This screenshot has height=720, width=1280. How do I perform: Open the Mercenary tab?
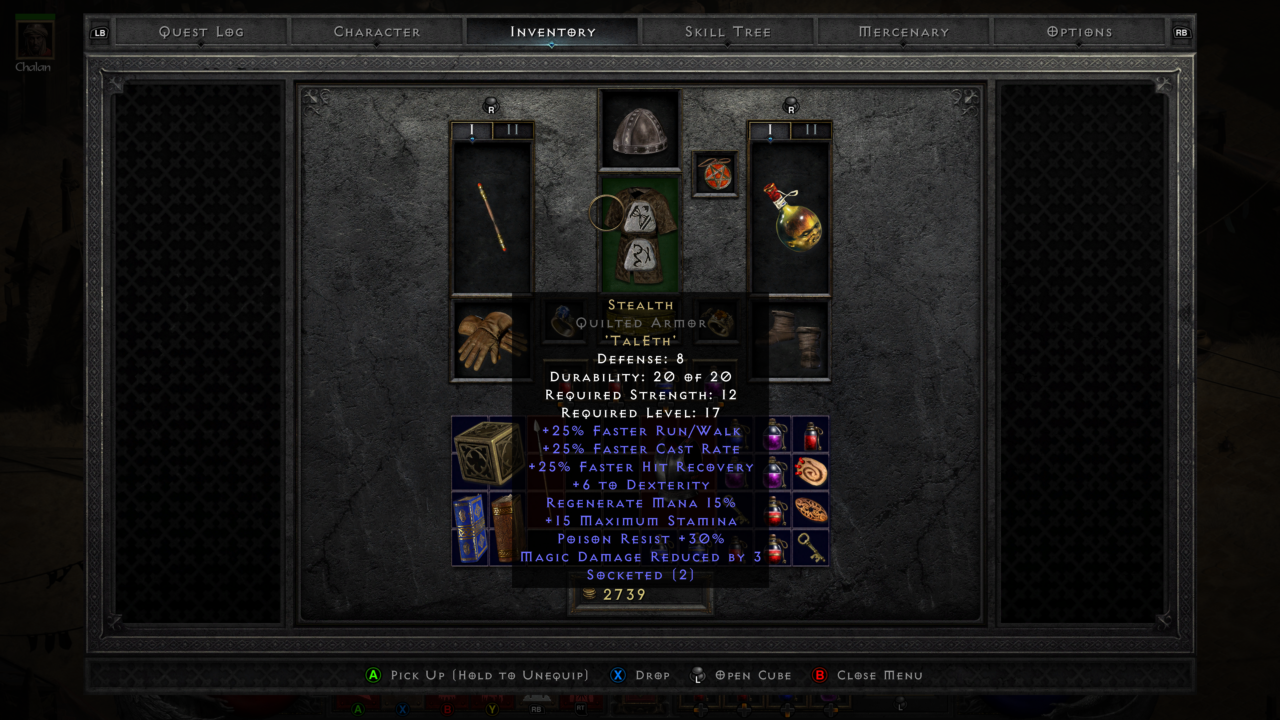[x=904, y=32]
